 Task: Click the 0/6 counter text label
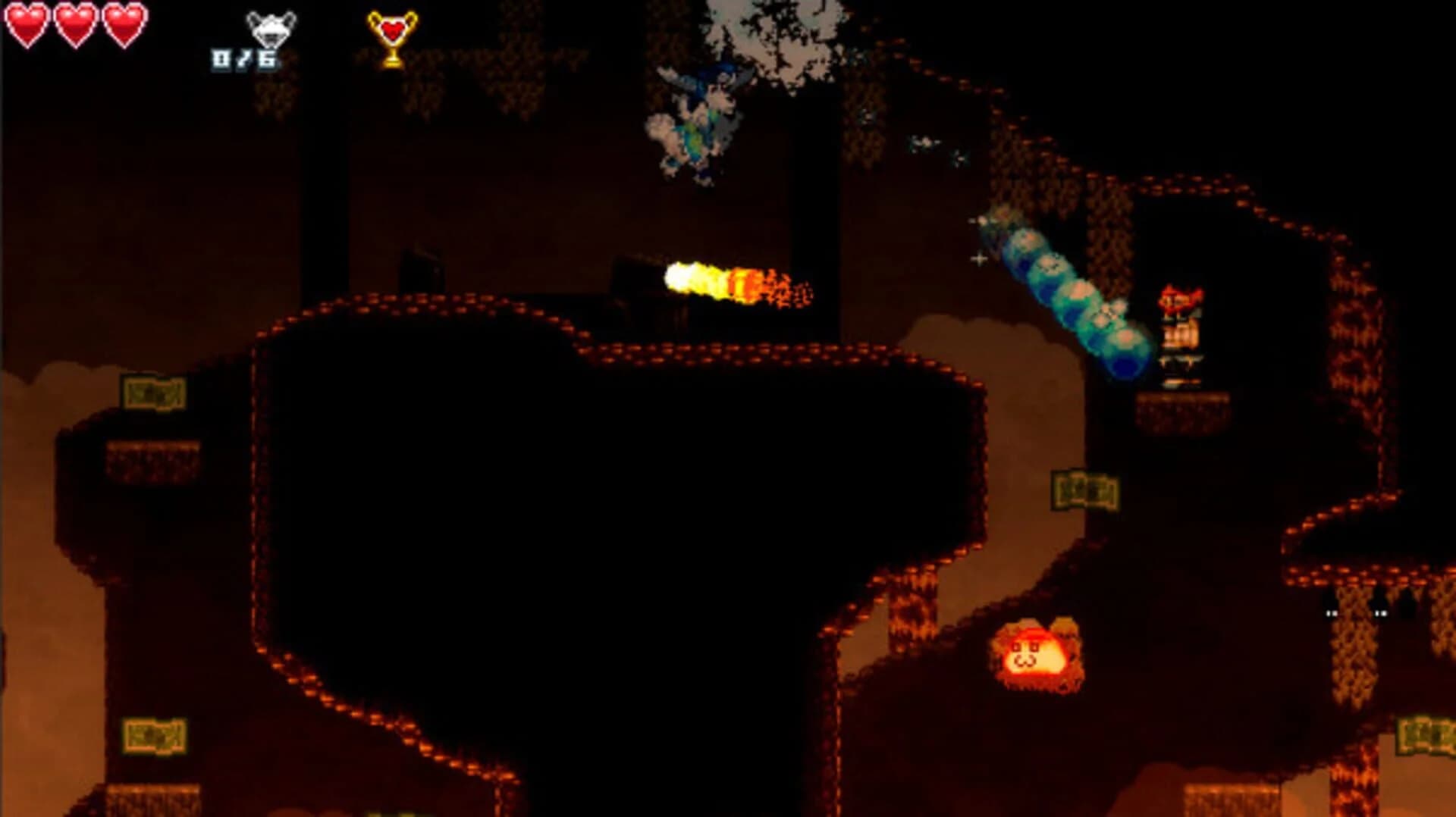pos(244,59)
